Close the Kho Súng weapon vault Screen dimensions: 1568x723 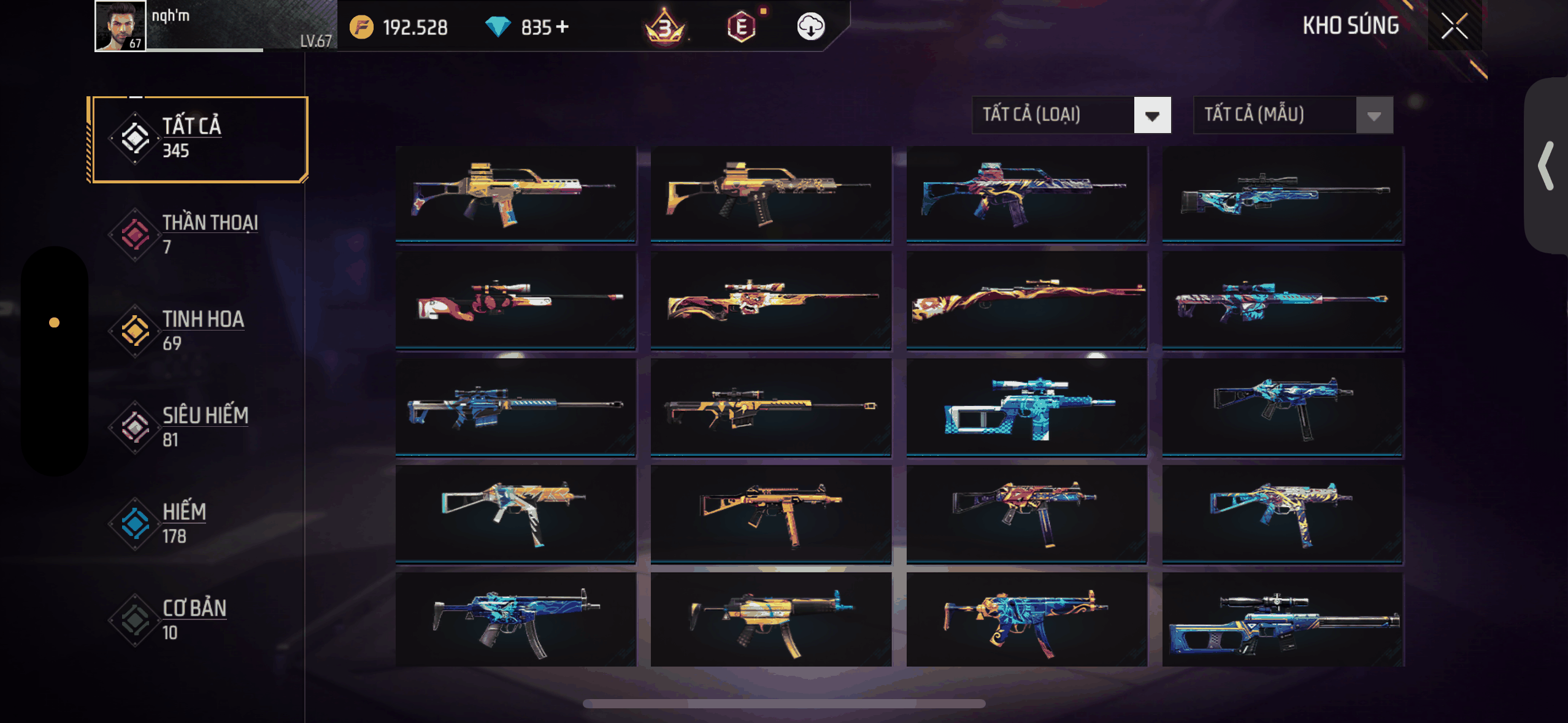[1454, 26]
